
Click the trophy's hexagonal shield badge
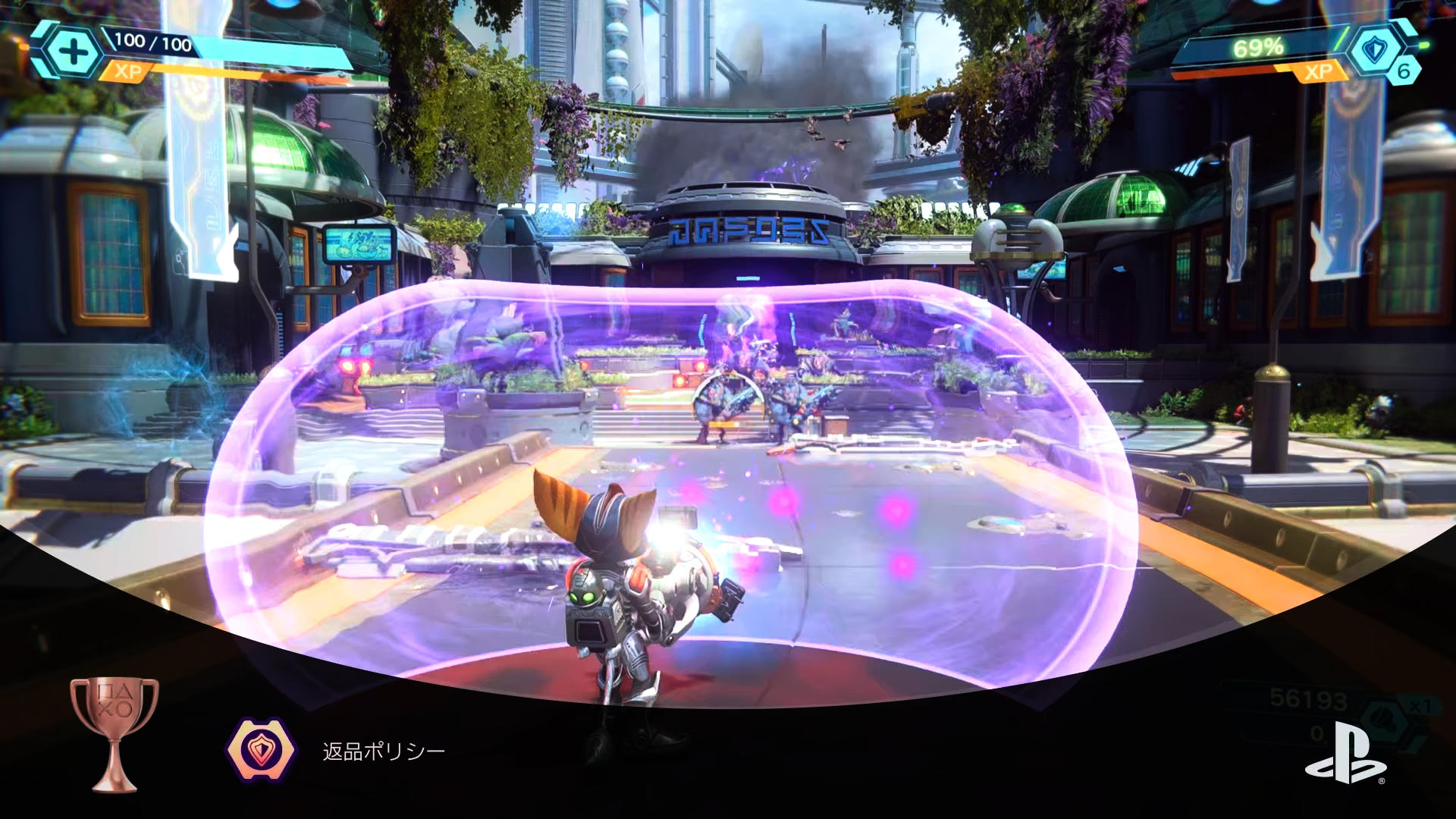click(261, 750)
